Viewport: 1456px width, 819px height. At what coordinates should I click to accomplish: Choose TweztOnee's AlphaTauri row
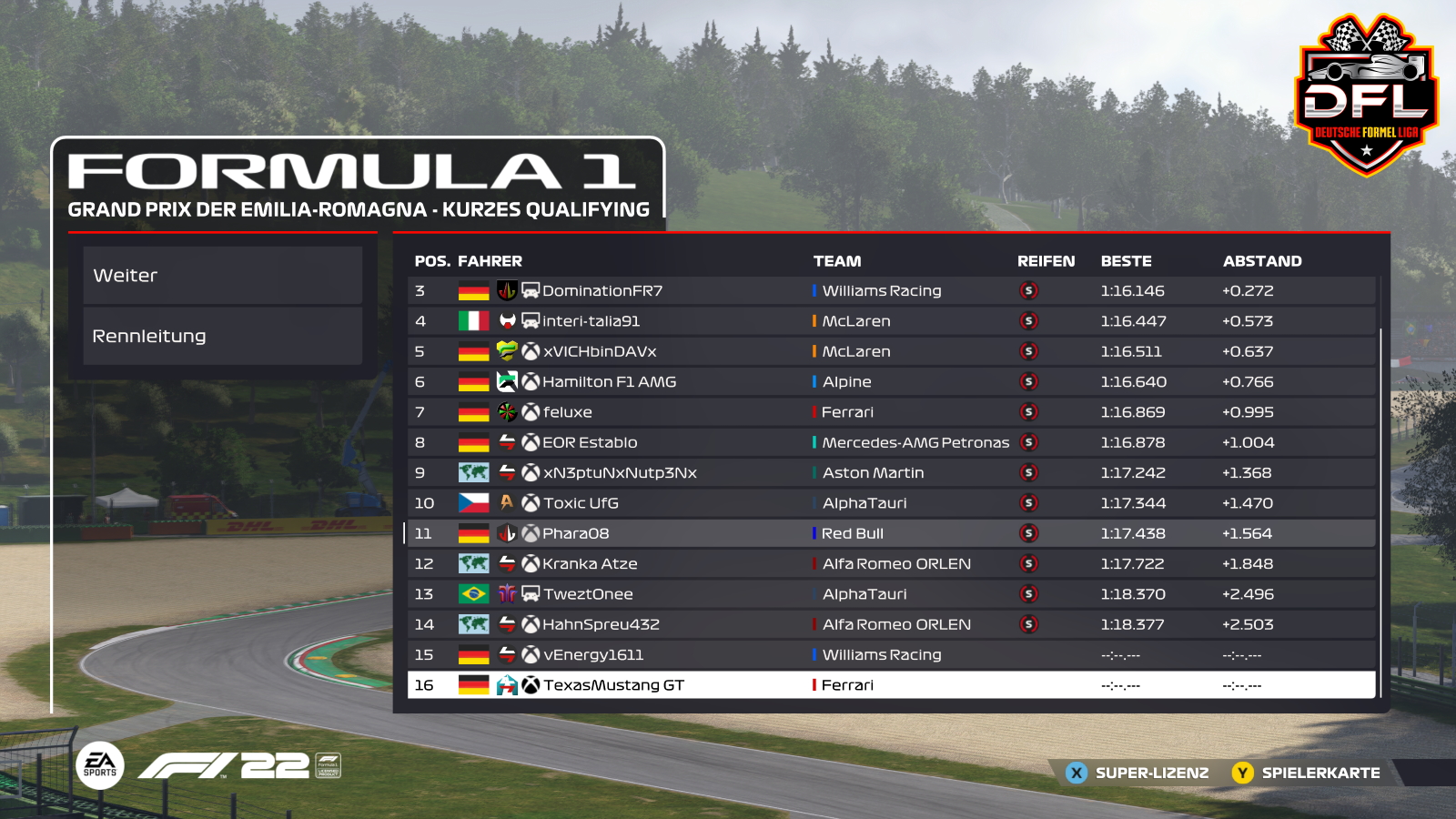click(891, 594)
